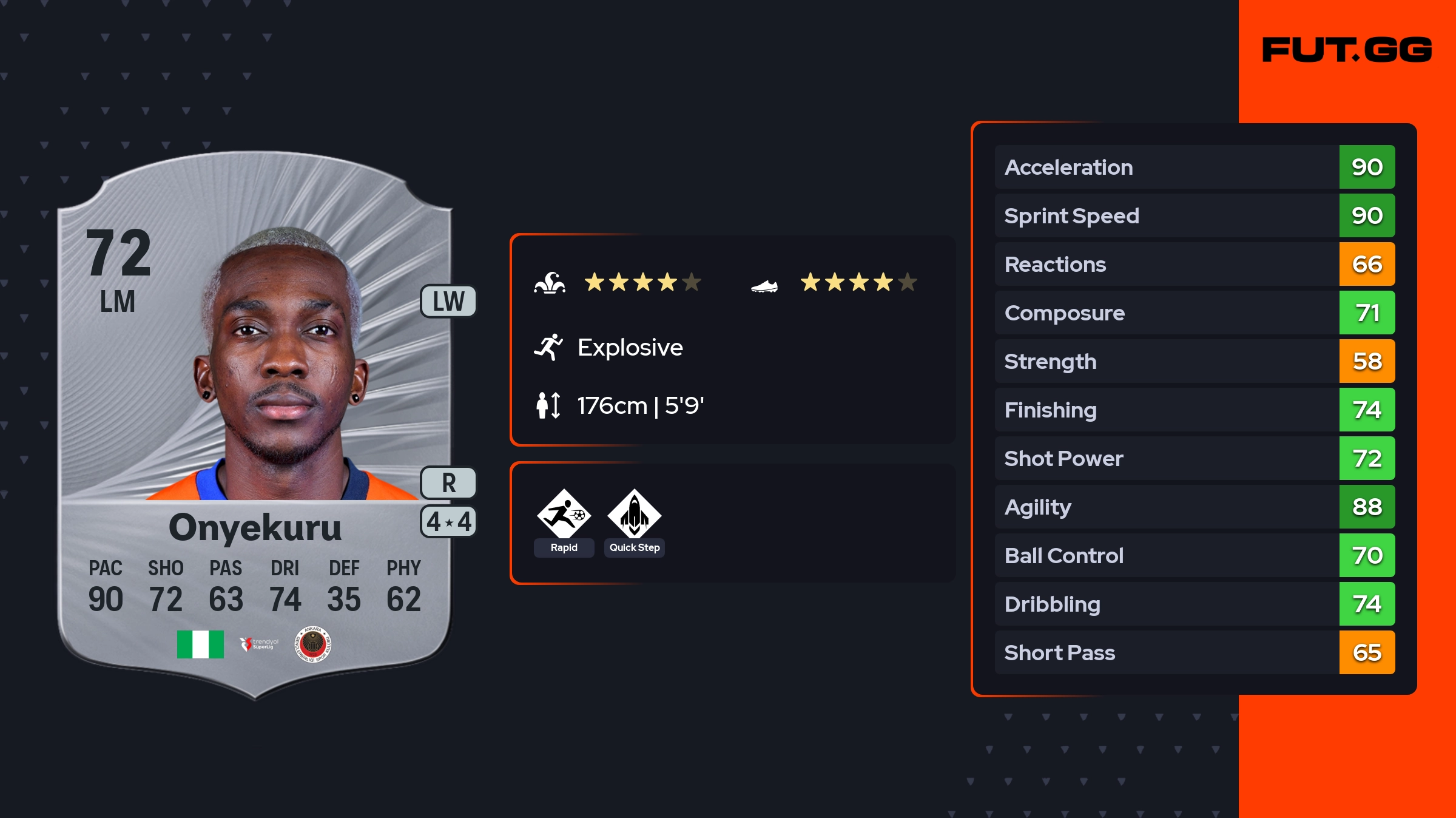Click the Nigeria flag on the card
The image size is (1456, 818).
(200, 644)
